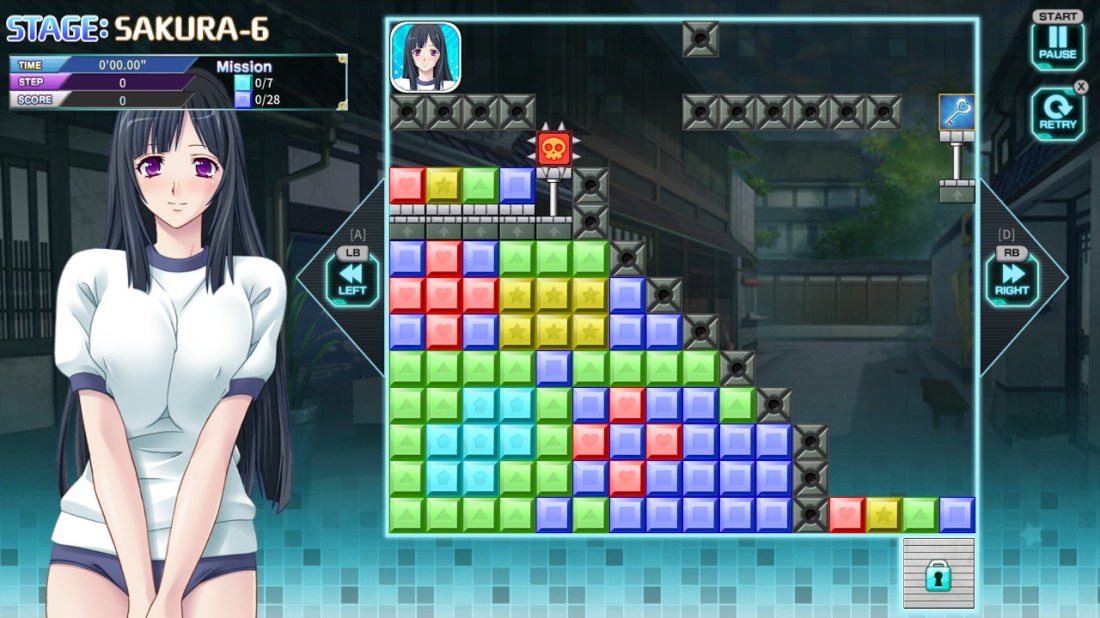Viewport: 1100px width, 618px height.
Task: Click the LEFT double-arrow button
Action: click(x=352, y=277)
